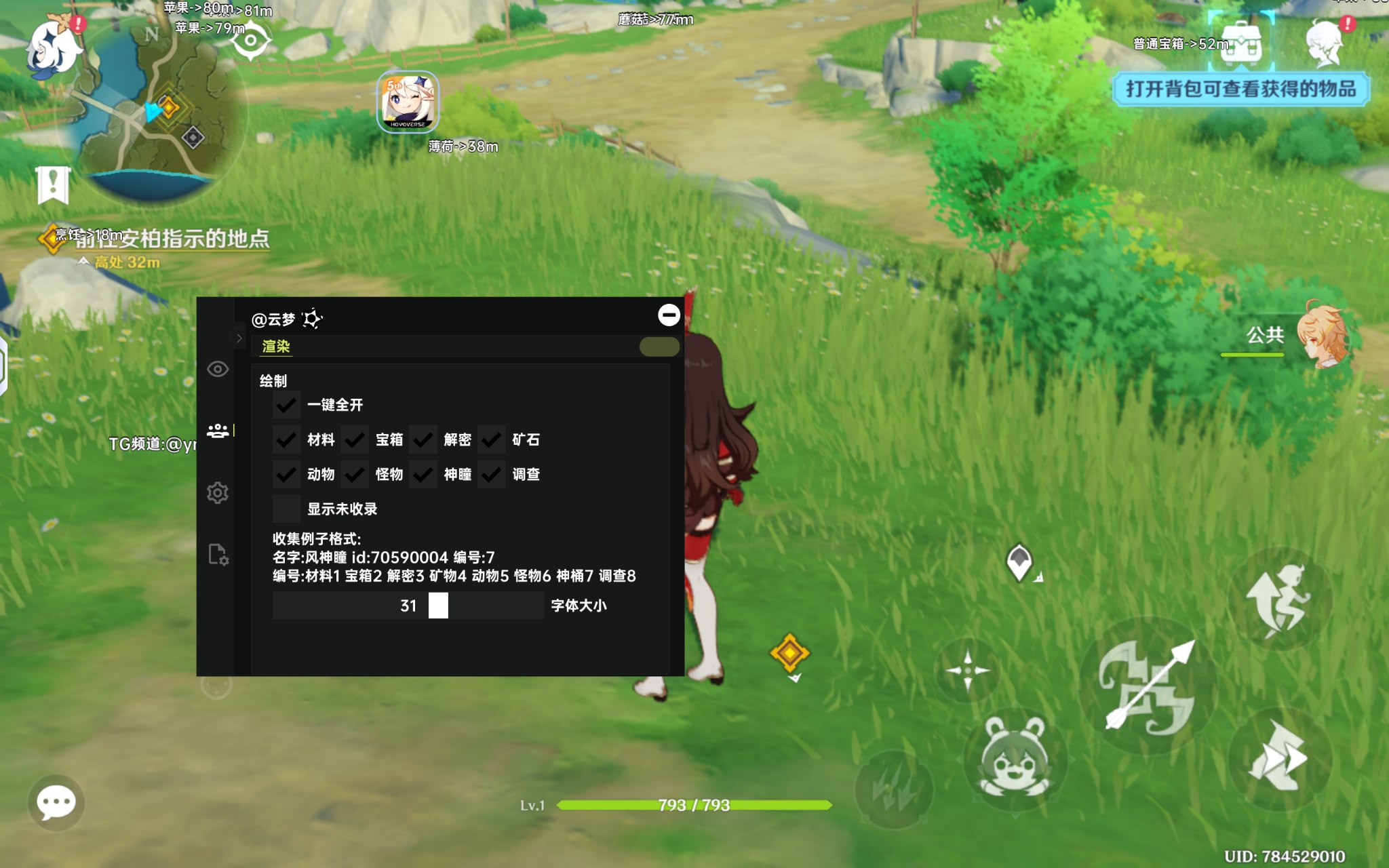The image size is (1389, 868).
Task: Click the 字体大小 font size slider
Action: [x=408, y=606]
